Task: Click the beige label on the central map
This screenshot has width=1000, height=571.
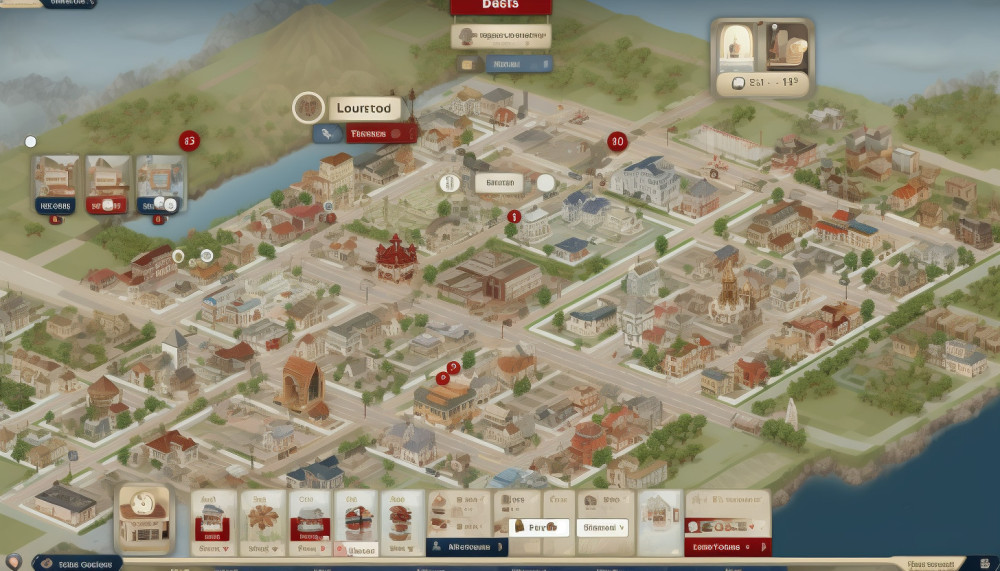Action: pyautogui.click(x=498, y=183)
